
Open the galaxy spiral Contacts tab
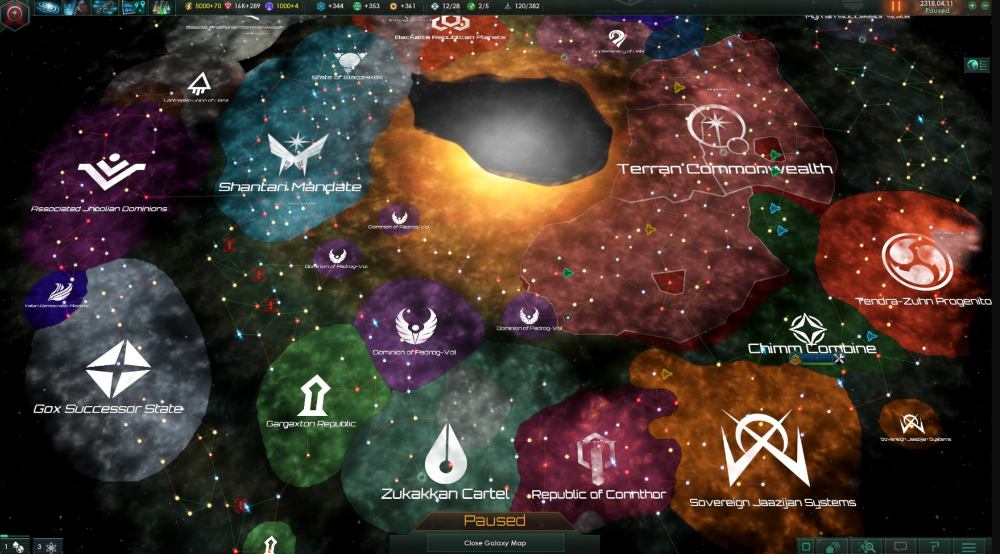pos(47,8)
